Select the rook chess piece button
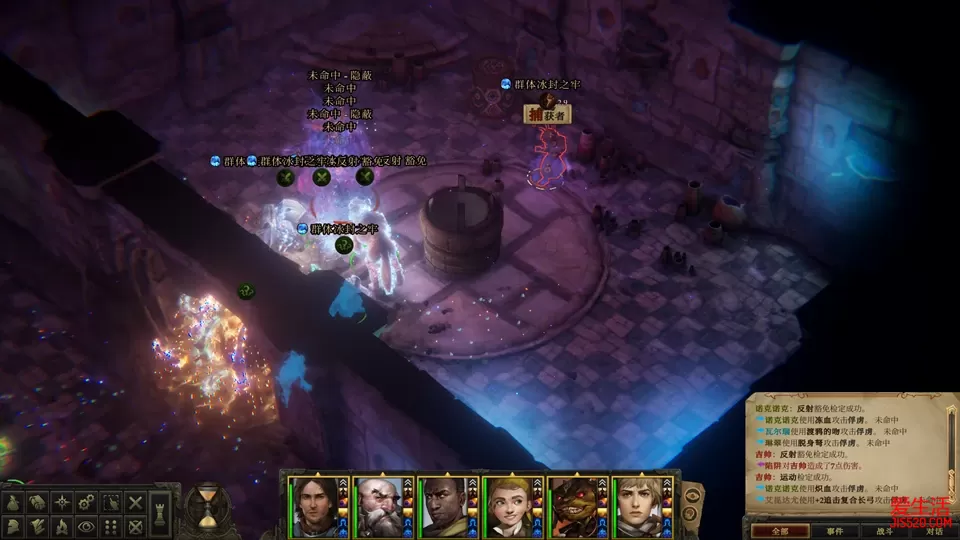Image resolution: width=960 pixels, height=540 pixels. [161, 514]
